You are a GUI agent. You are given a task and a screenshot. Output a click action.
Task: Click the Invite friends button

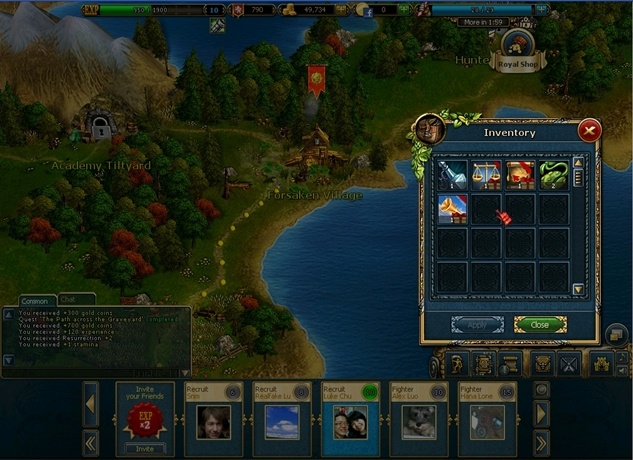coord(144,448)
